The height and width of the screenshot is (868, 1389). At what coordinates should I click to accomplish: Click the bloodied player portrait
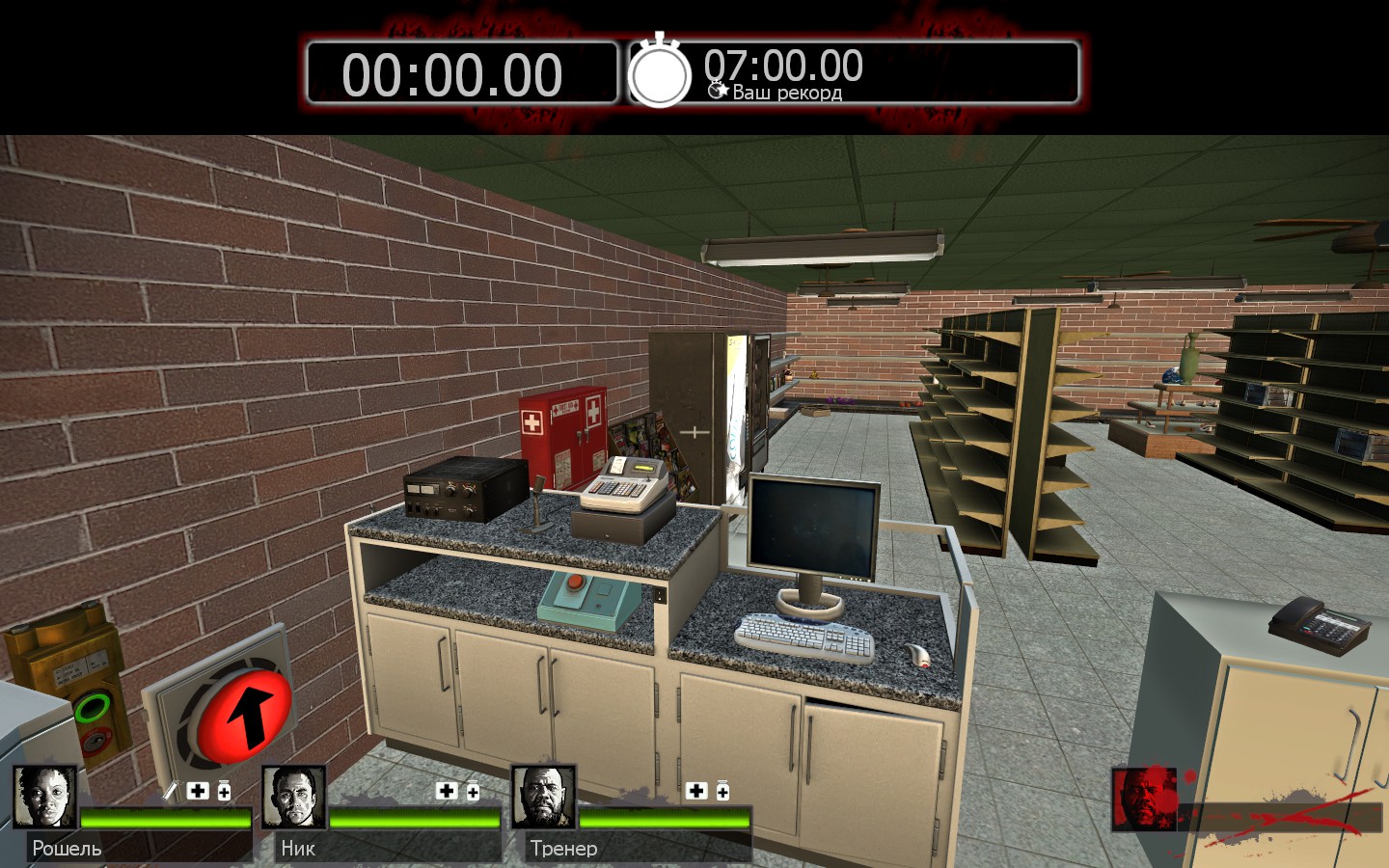click(x=1144, y=799)
